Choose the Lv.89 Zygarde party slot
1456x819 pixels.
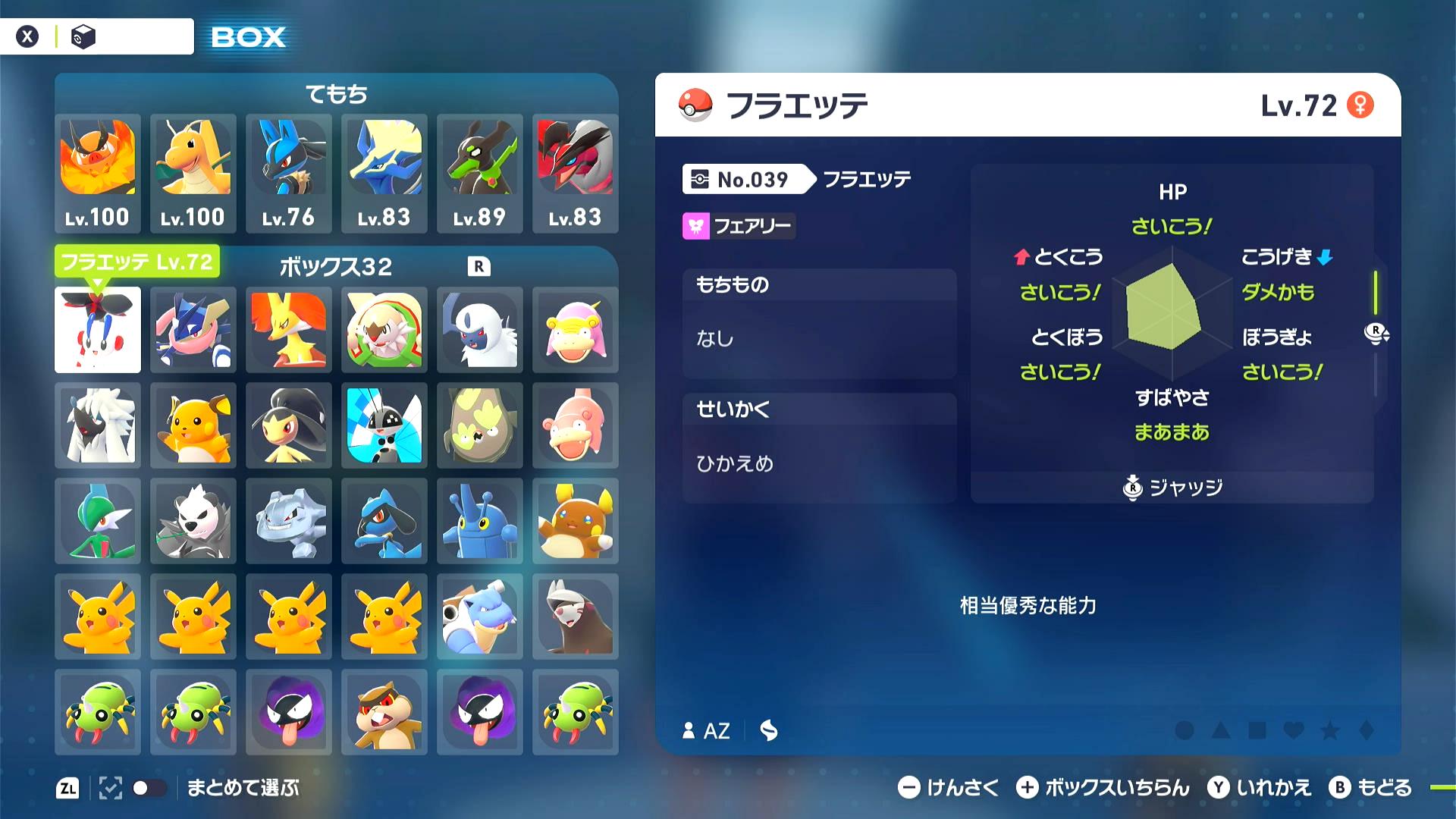pos(479,173)
